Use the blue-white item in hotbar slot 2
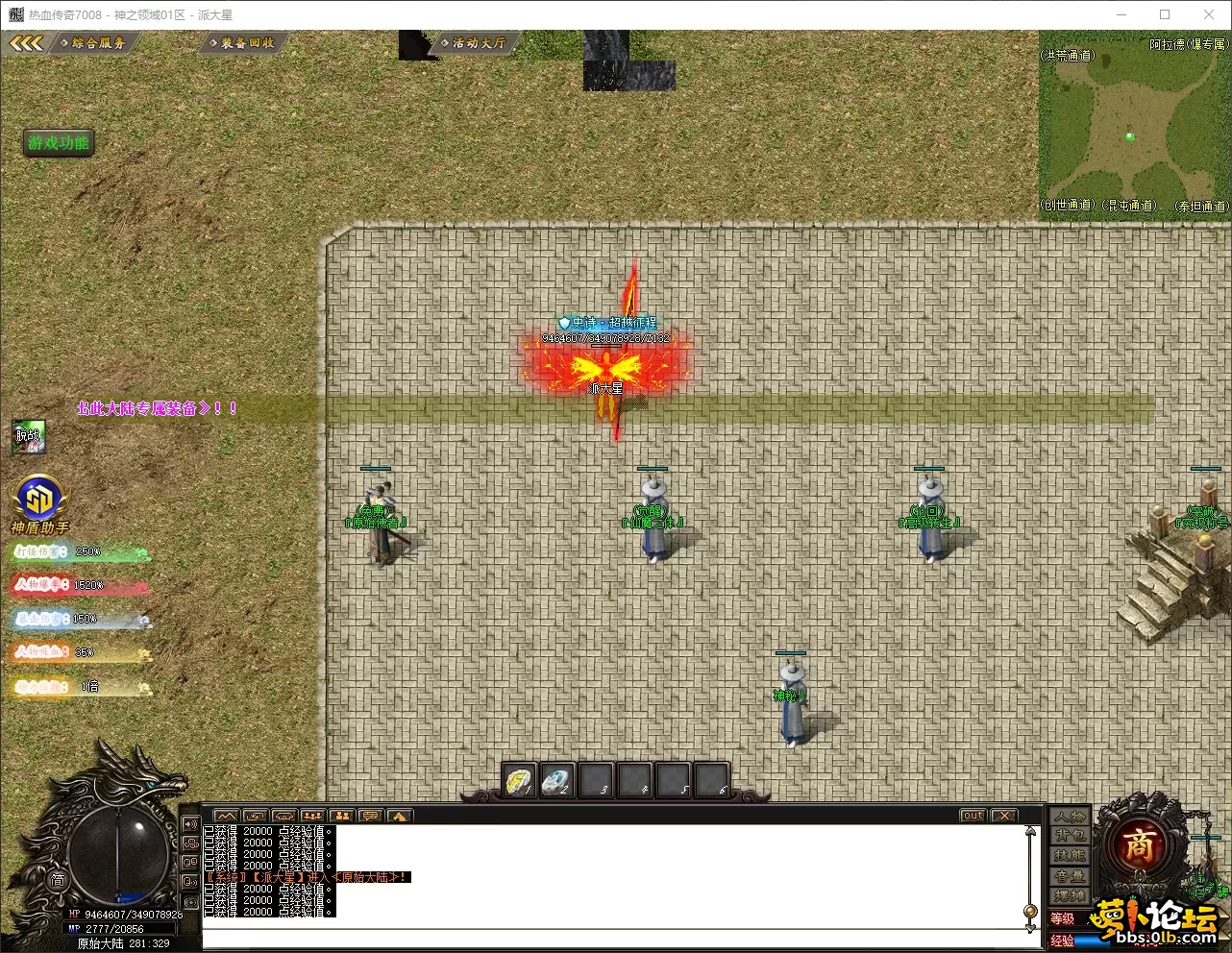Viewport: 1232px width, 953px height. click(557, 781)
